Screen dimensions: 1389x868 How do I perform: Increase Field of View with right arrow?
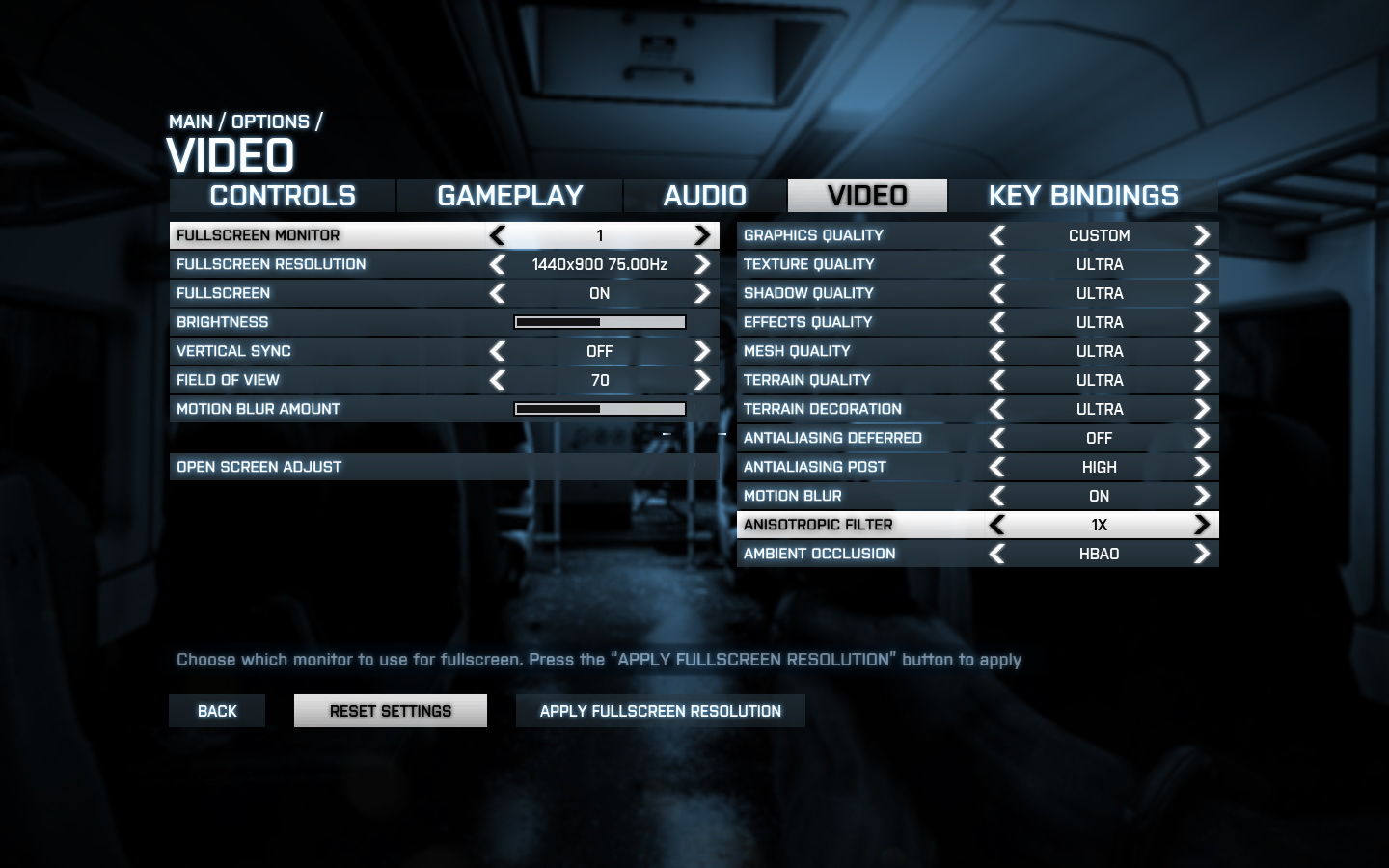702,380
